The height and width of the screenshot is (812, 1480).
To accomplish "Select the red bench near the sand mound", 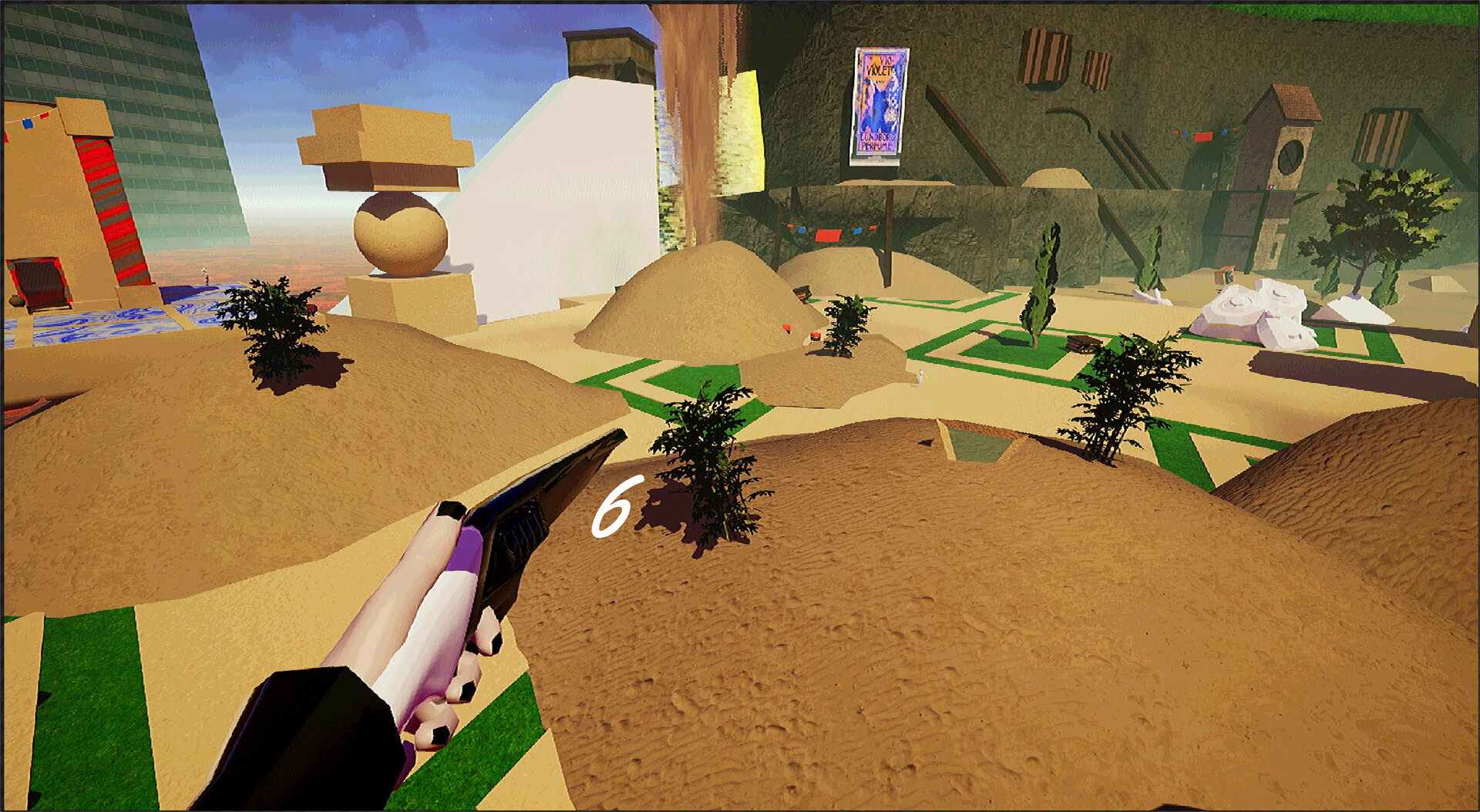I will click(815, 336).
